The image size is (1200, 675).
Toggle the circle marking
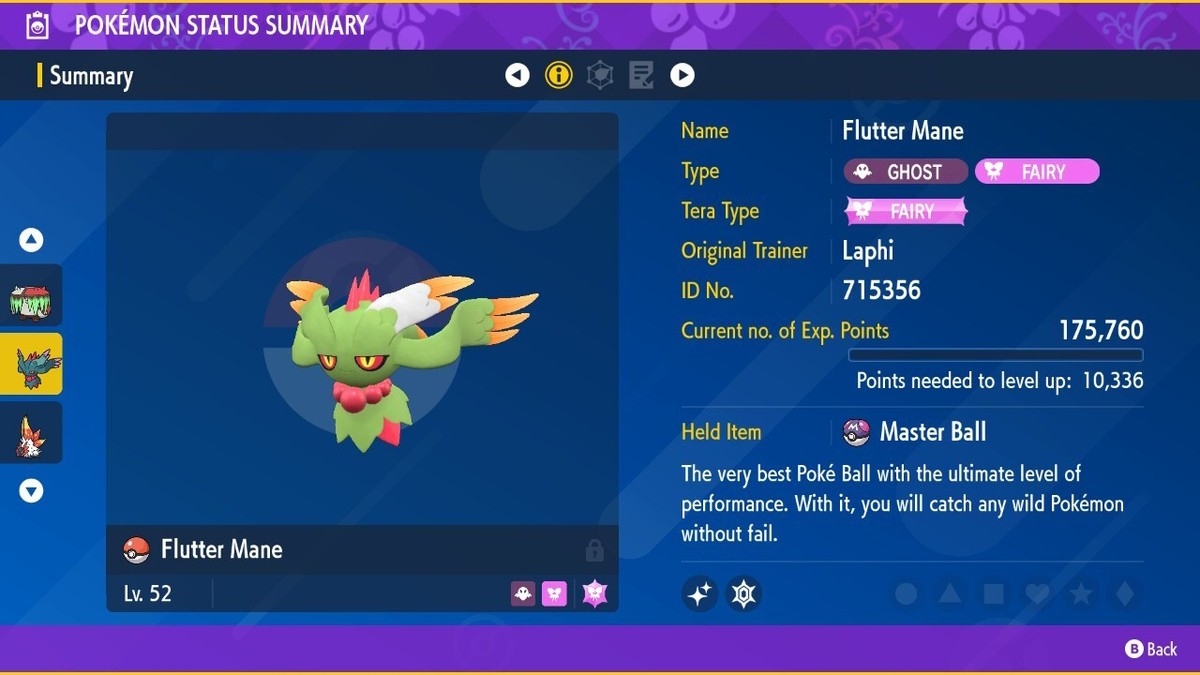(906, 594)
